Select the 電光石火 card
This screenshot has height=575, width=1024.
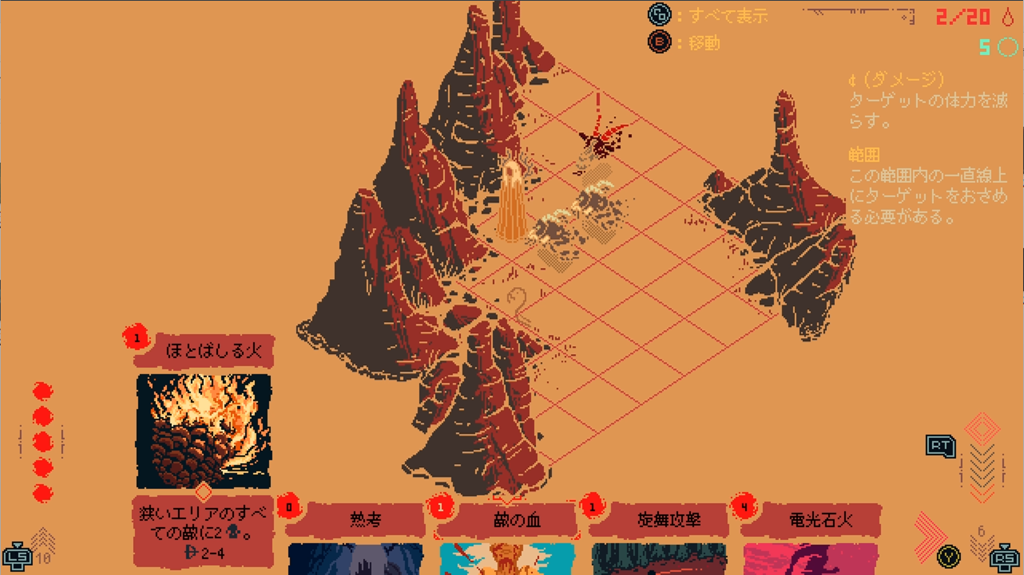[812, 521]
